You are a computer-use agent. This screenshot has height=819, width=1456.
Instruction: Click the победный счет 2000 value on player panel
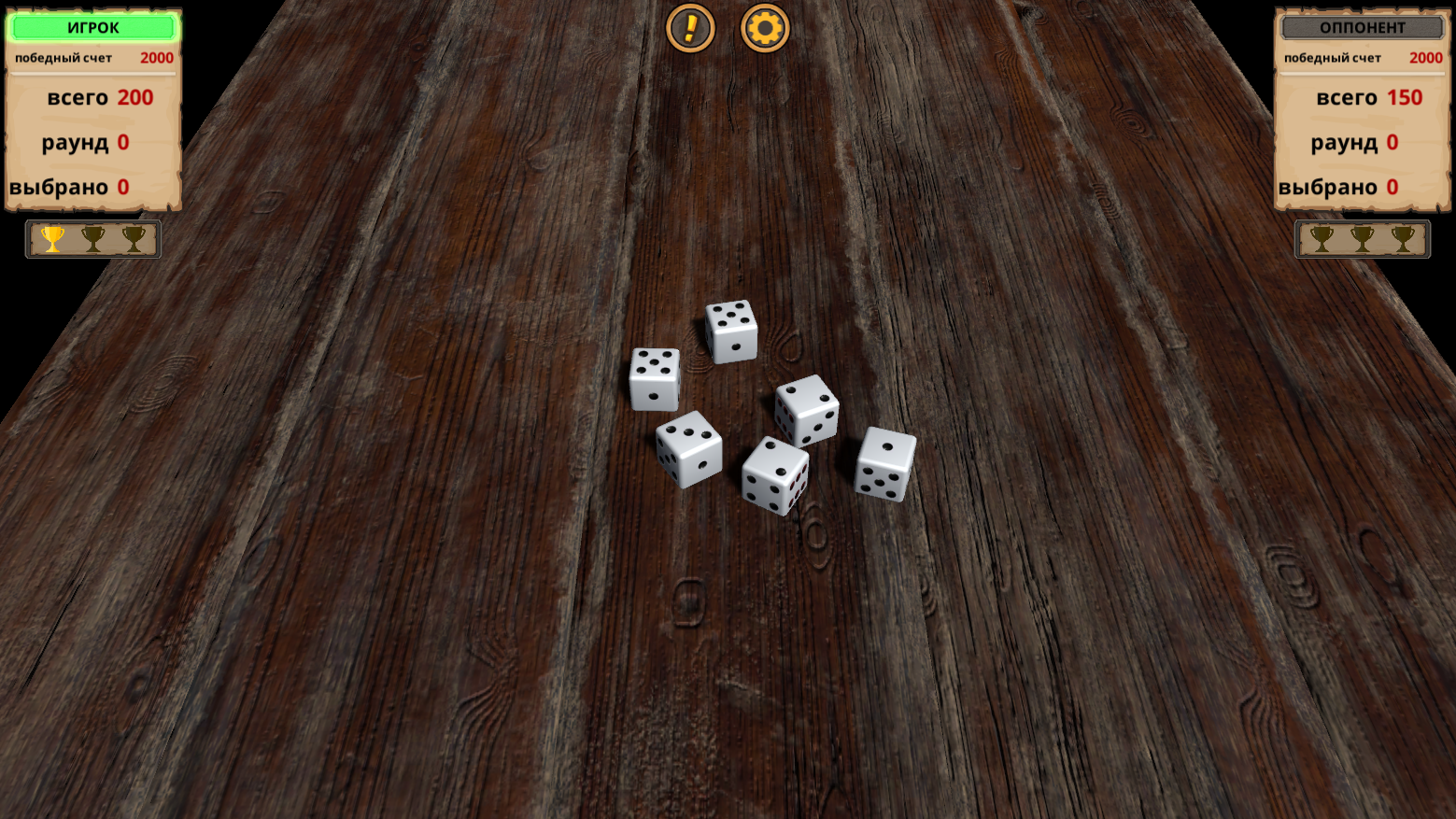coord(156,57)
